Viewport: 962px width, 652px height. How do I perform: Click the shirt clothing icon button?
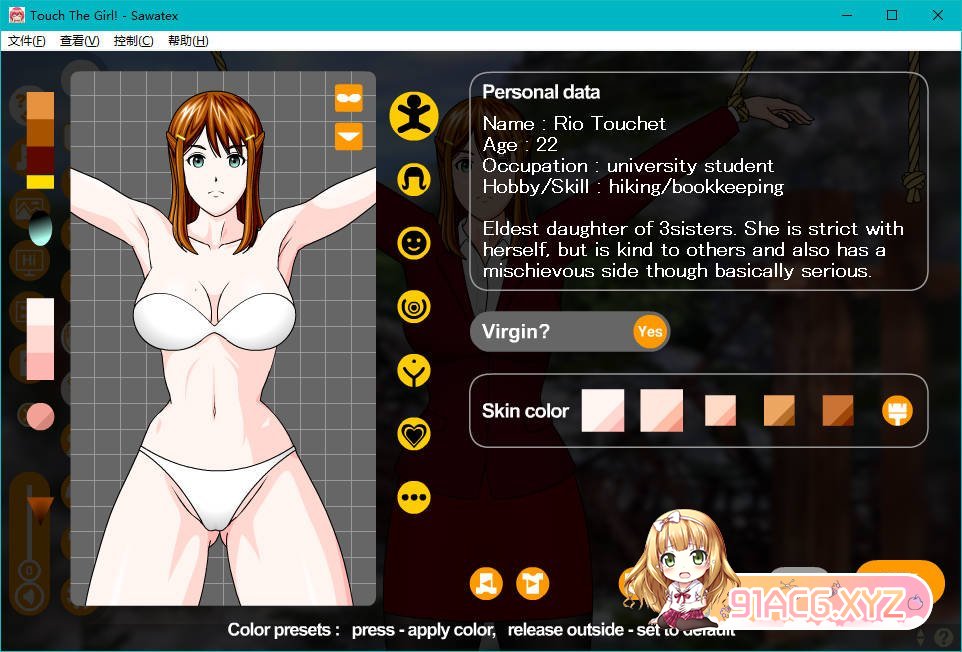(x=533, y=583)
